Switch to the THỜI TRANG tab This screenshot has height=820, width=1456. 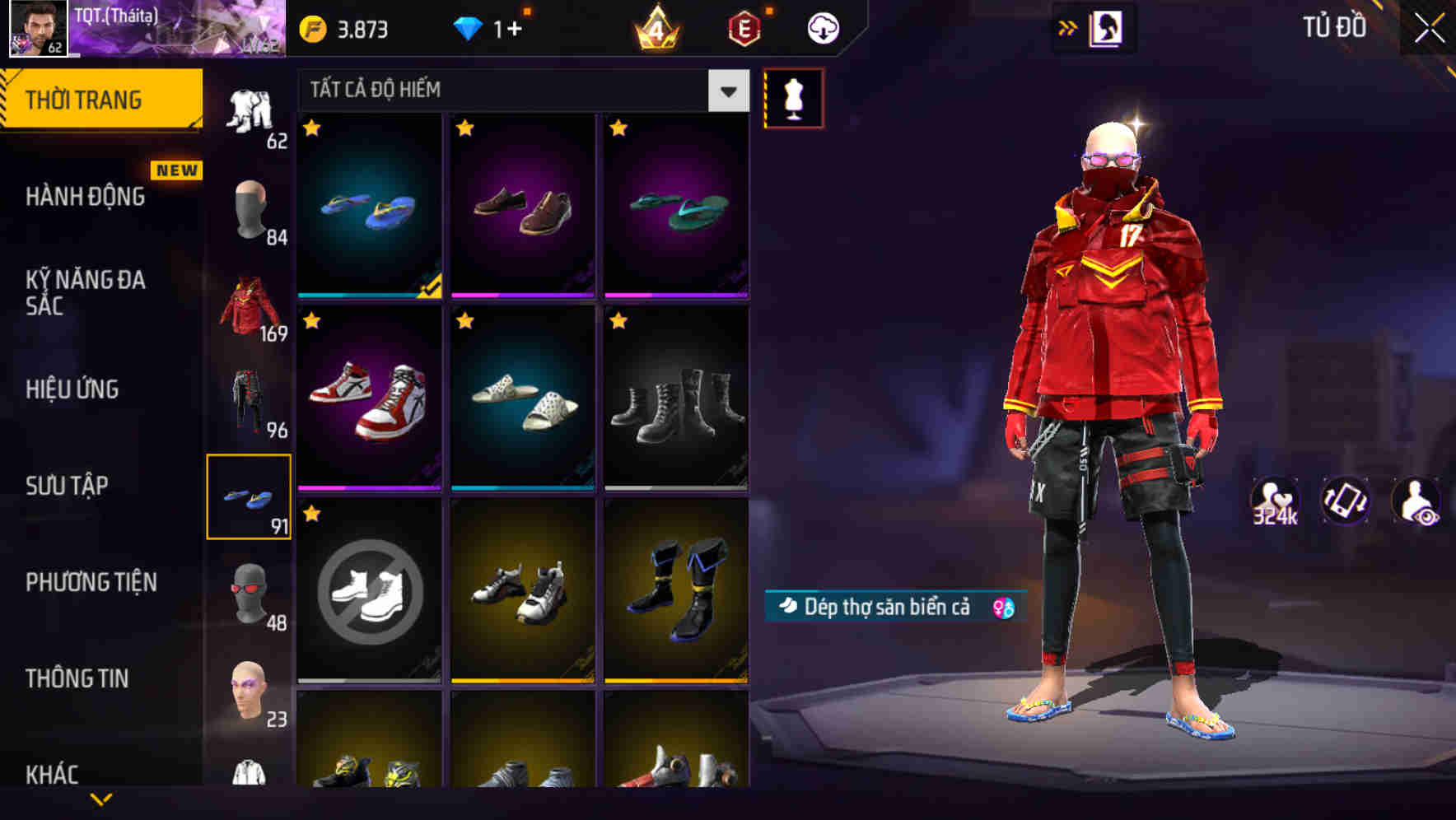tap(85, 98)
